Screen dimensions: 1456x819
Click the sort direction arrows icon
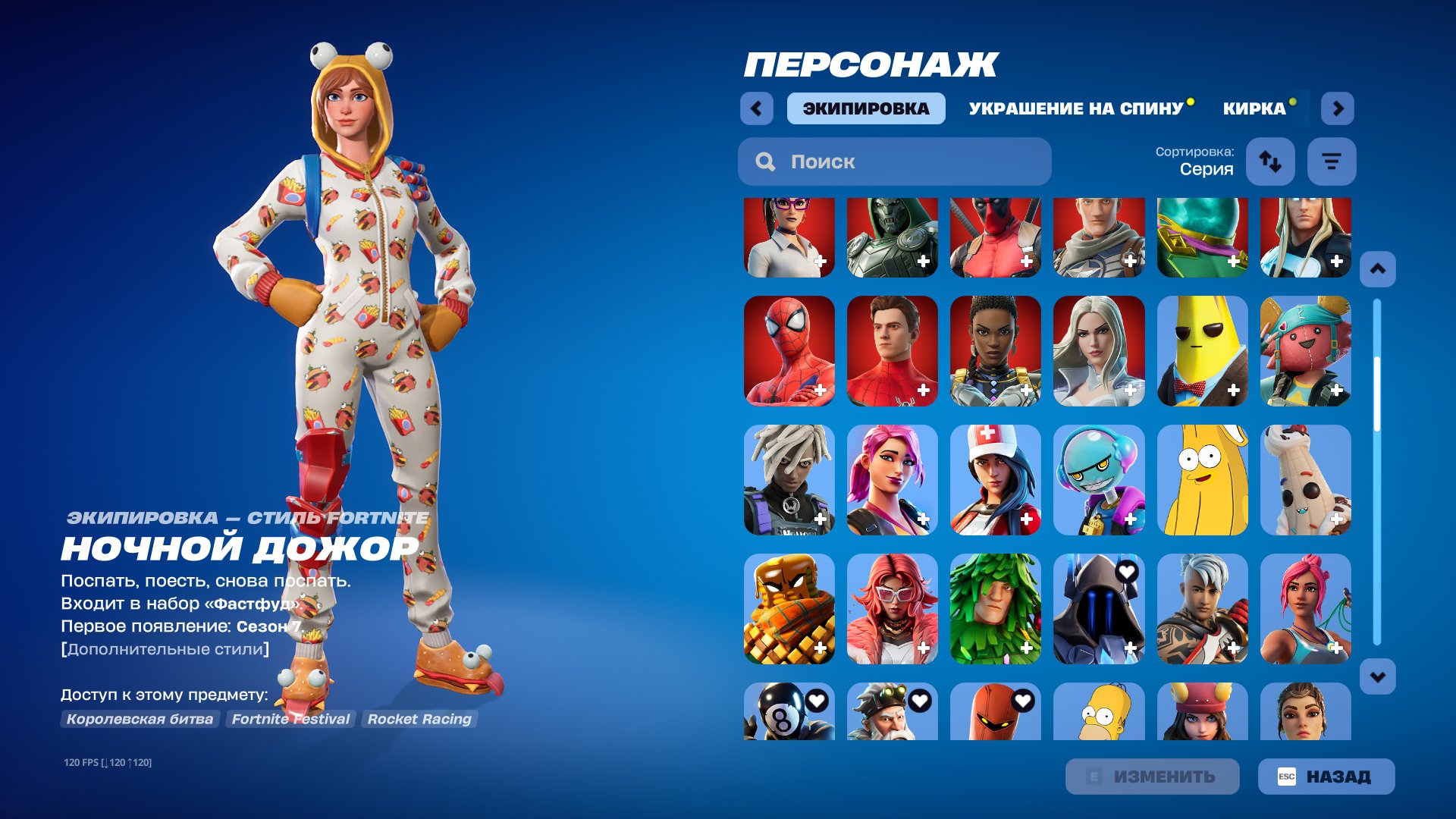click(1270, 162)
